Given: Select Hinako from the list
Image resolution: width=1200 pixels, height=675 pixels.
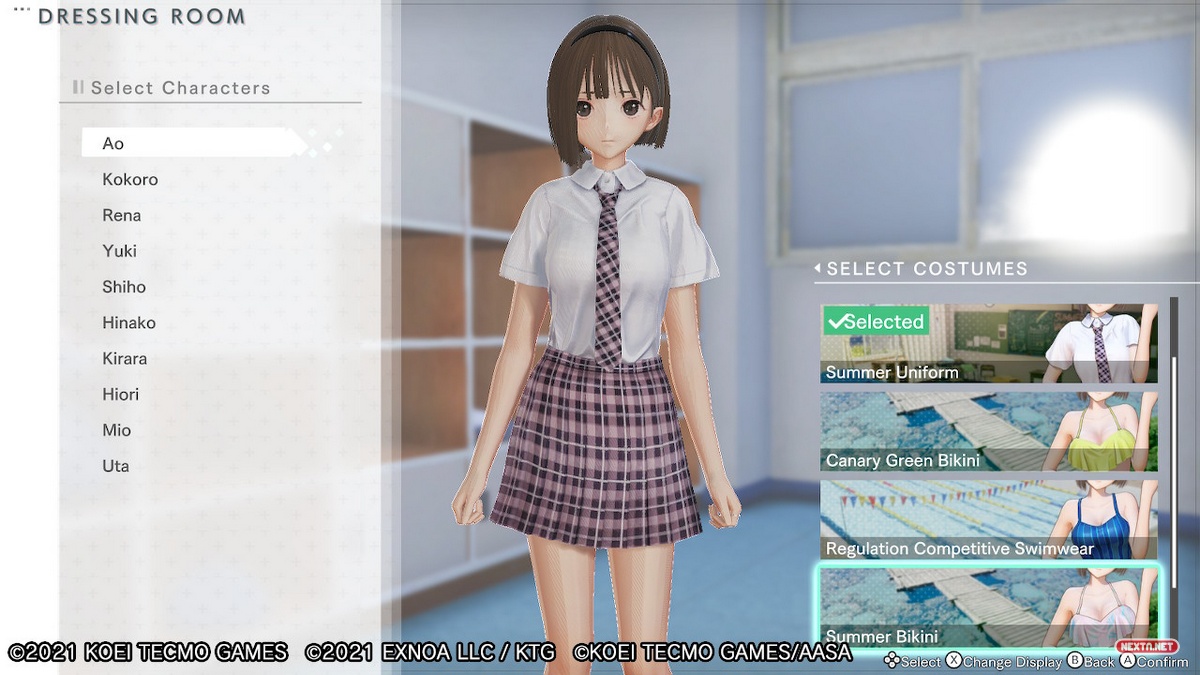Looking at the screenshot, I should (129, 323).
